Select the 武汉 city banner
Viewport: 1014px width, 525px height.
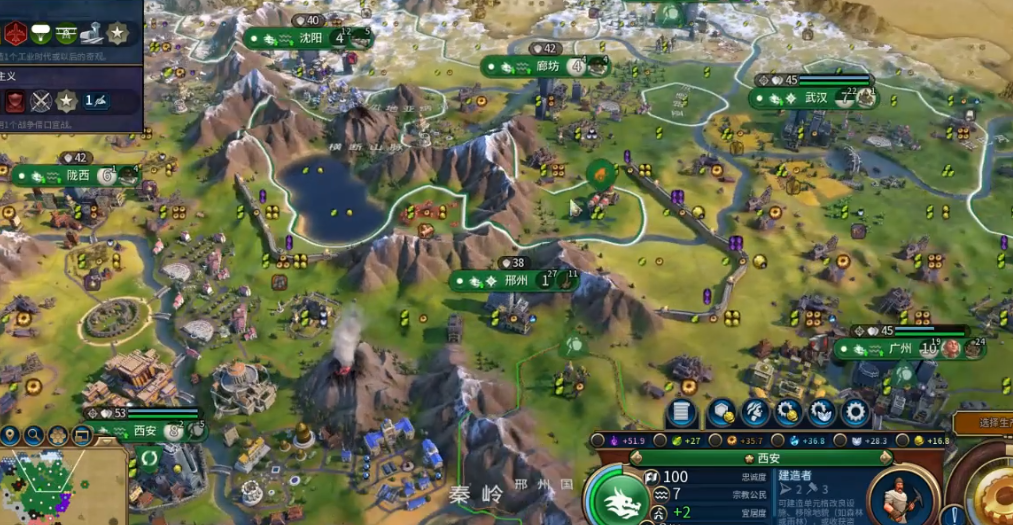[816, 98]
